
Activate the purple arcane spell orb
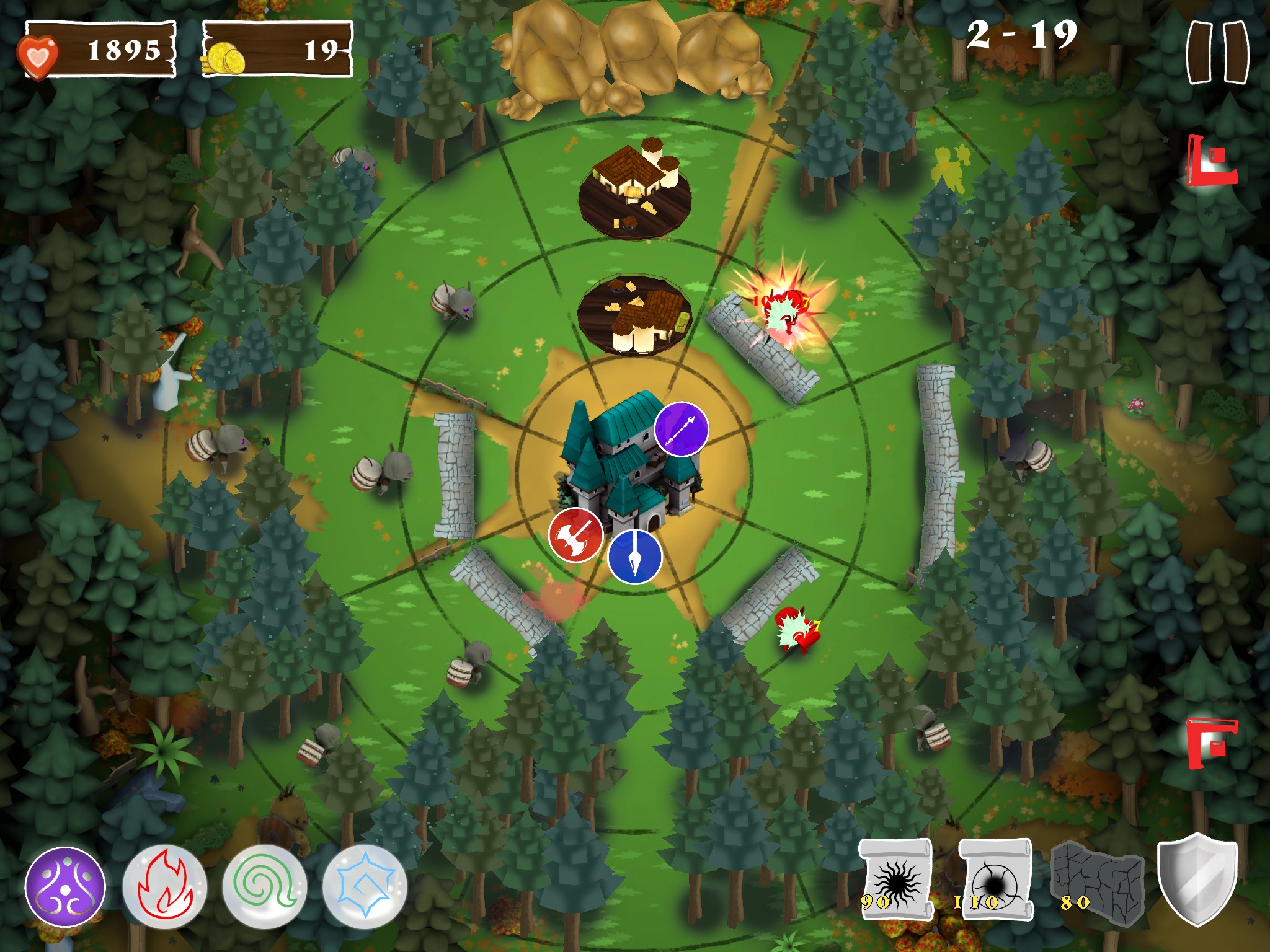[x=65, y=886]
